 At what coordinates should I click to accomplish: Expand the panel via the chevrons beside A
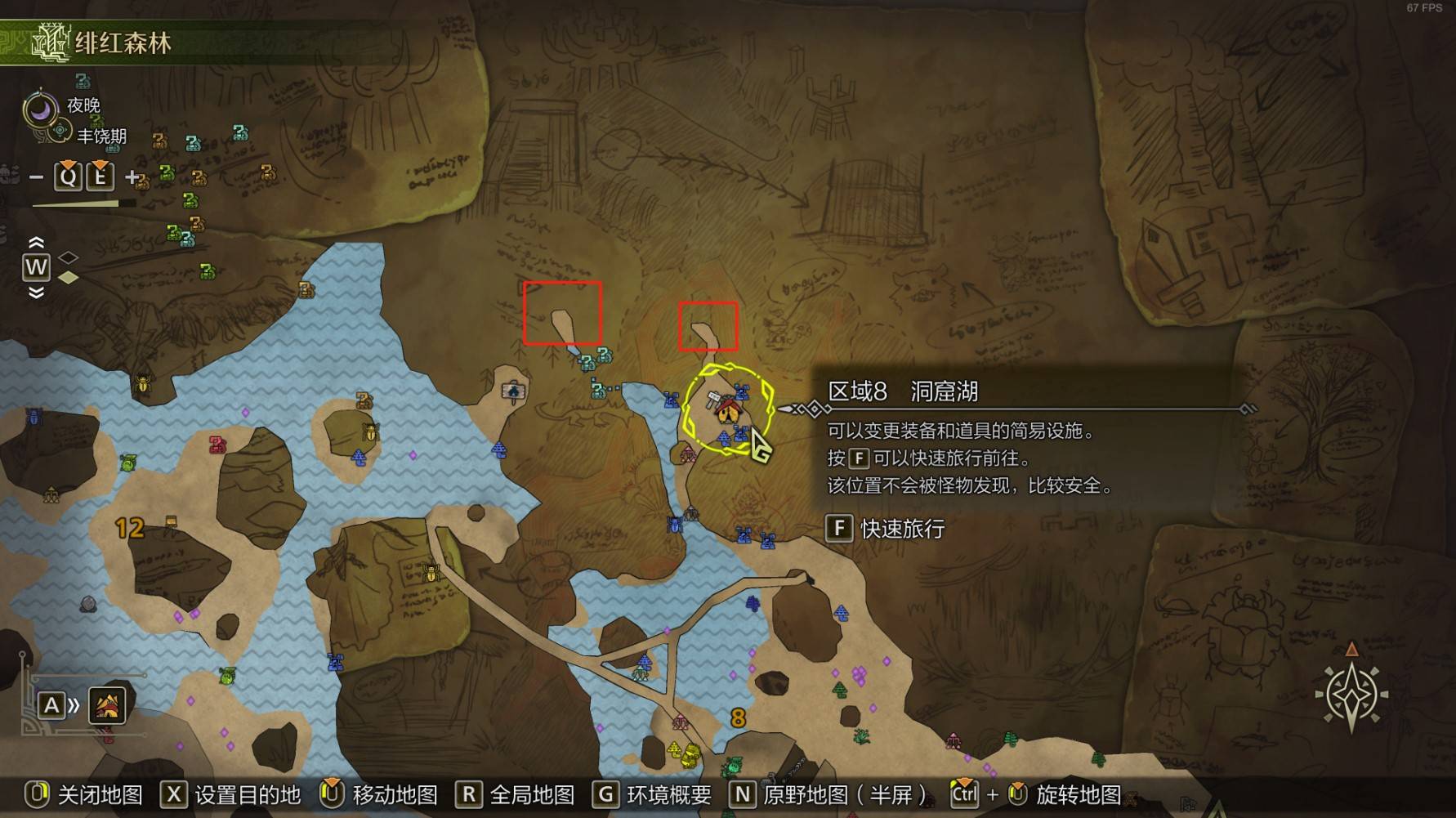(74, 707)
